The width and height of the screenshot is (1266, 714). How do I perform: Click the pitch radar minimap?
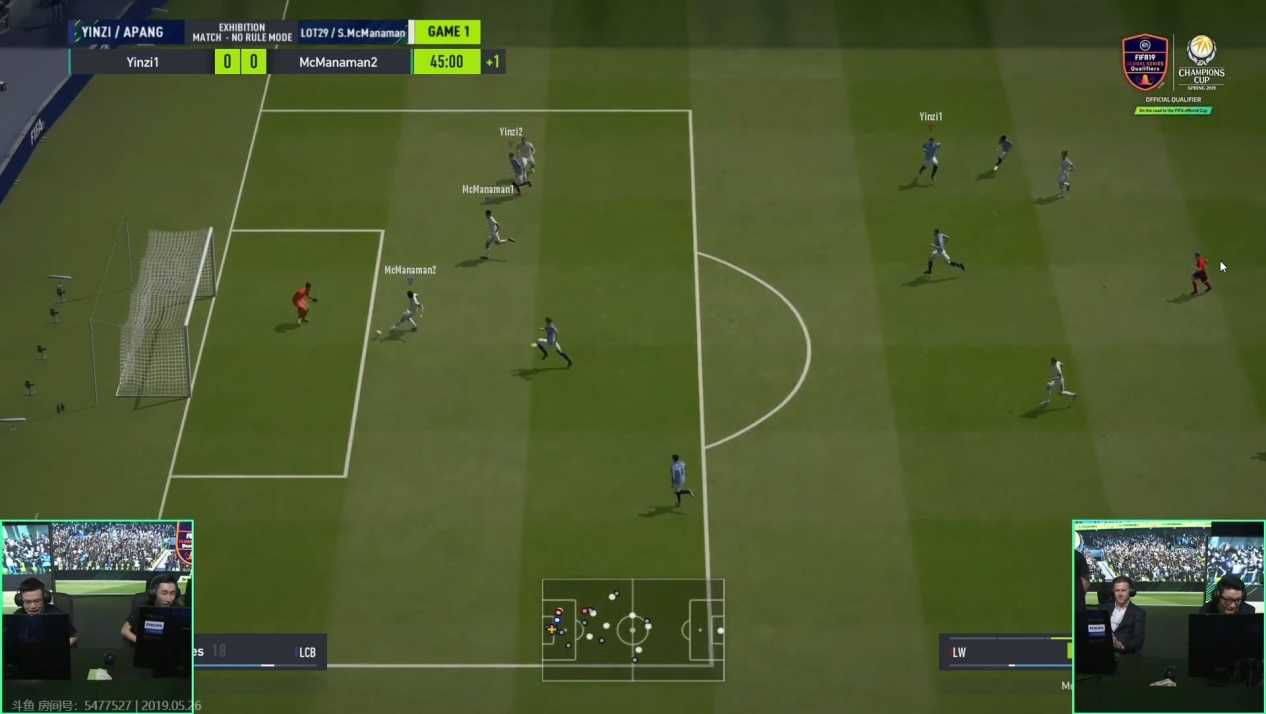[633, 630]
